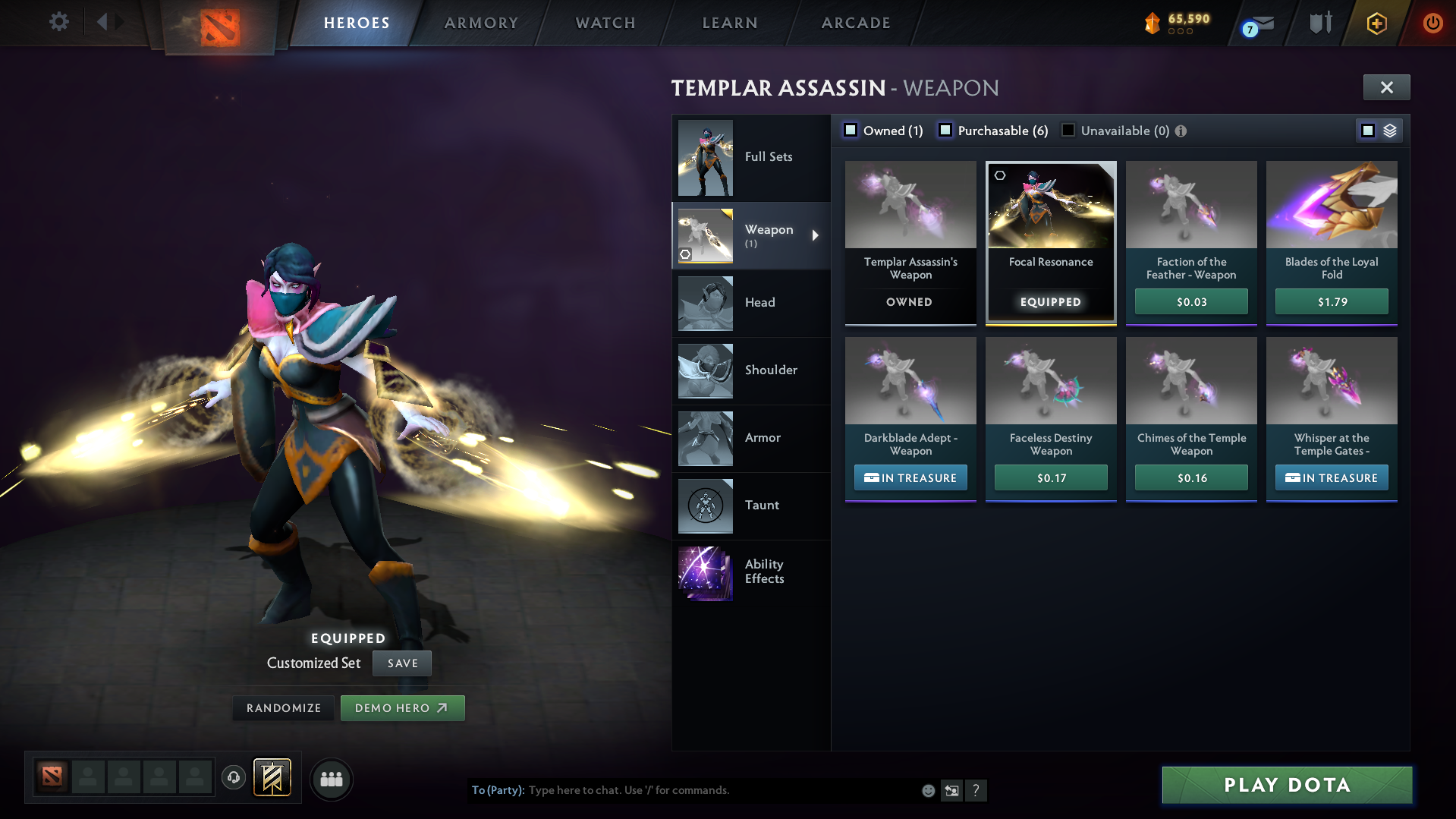This screenshot has width=1456, height=819.
Task: Select the voice chat headset icon
Action: pos(234,778)
